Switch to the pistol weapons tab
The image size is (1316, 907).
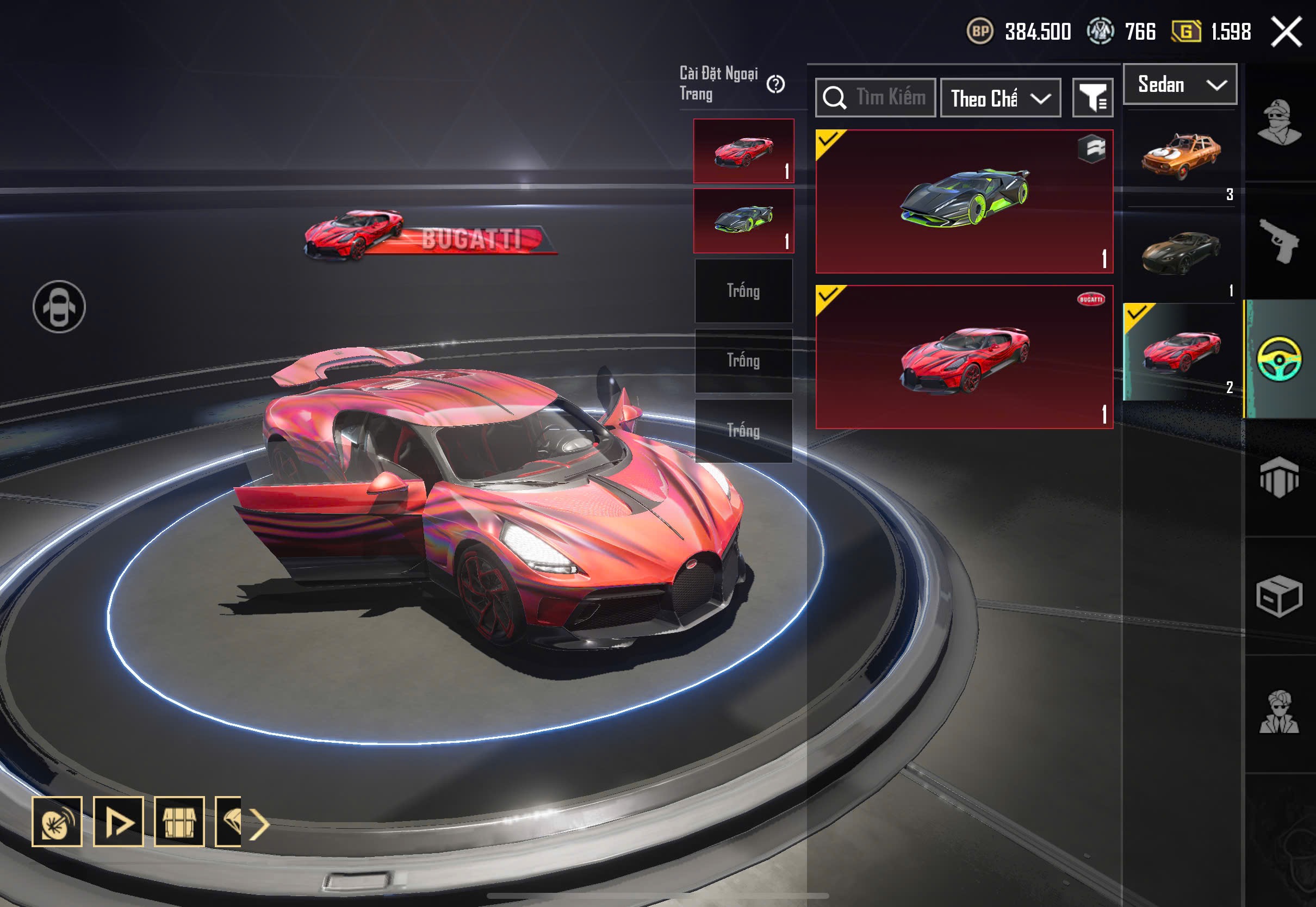pyautogui.click(x=1279, y=241)
